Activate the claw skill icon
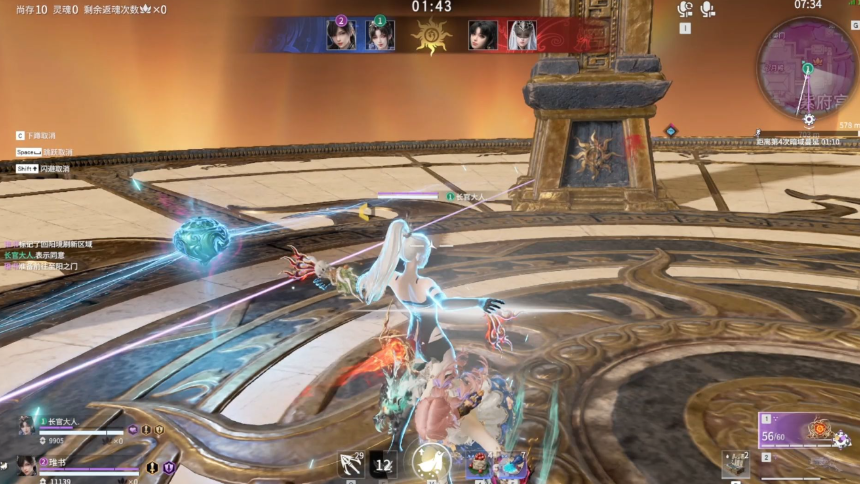 click(352, 464)
